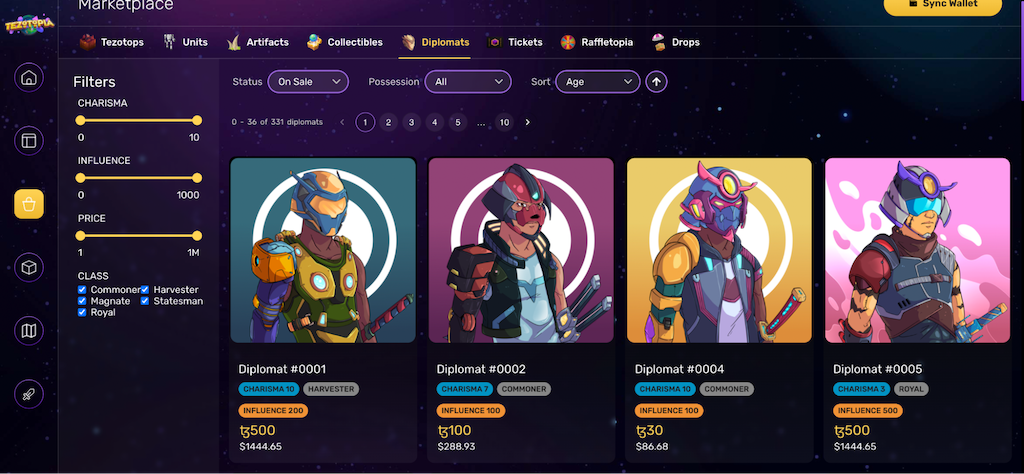Uncheck the Commoner class filter
The width and height of the screenshot is (1024, 474).
tap(82, 290)
